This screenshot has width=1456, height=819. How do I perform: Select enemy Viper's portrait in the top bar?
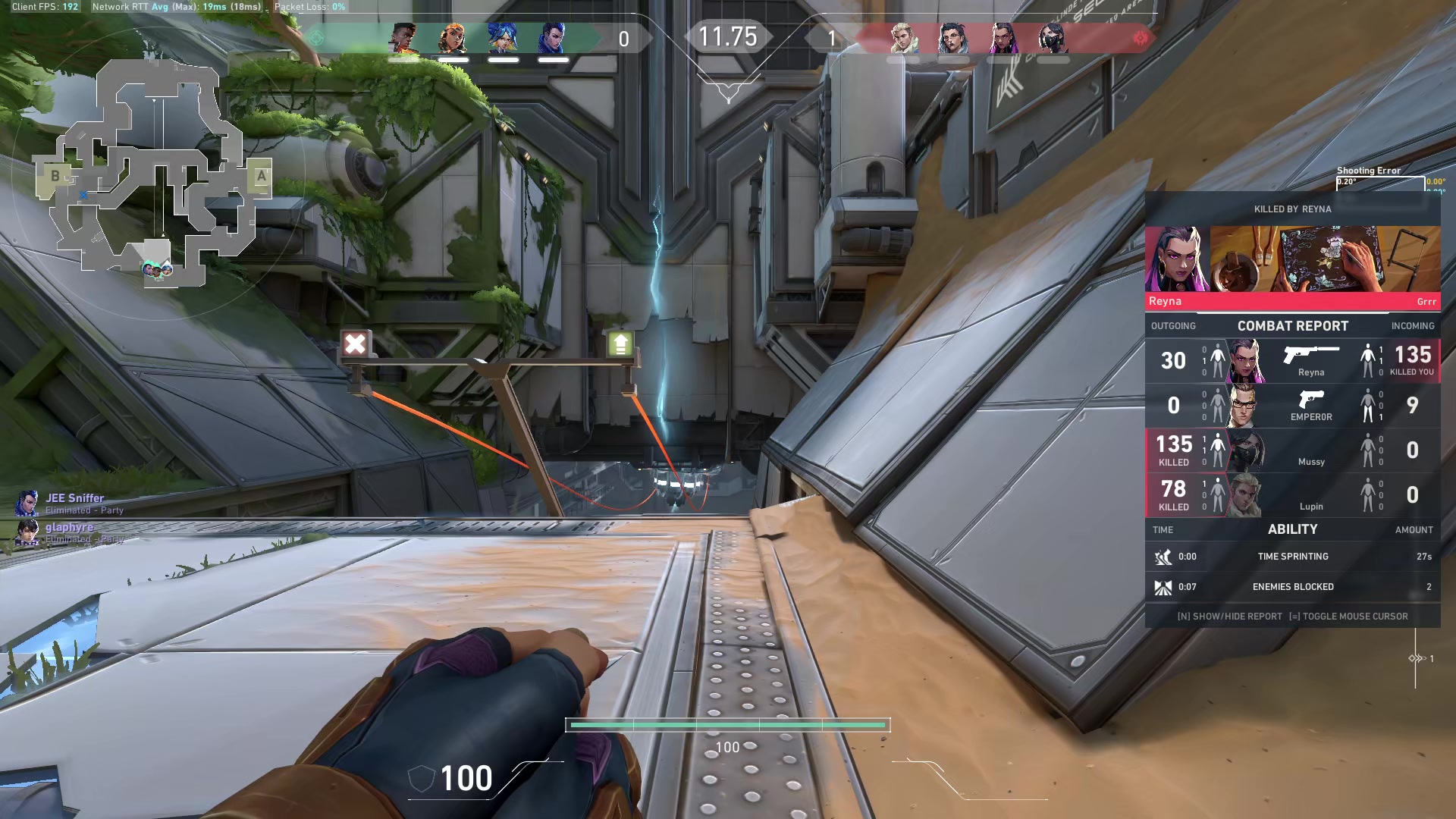(1053, 38)
